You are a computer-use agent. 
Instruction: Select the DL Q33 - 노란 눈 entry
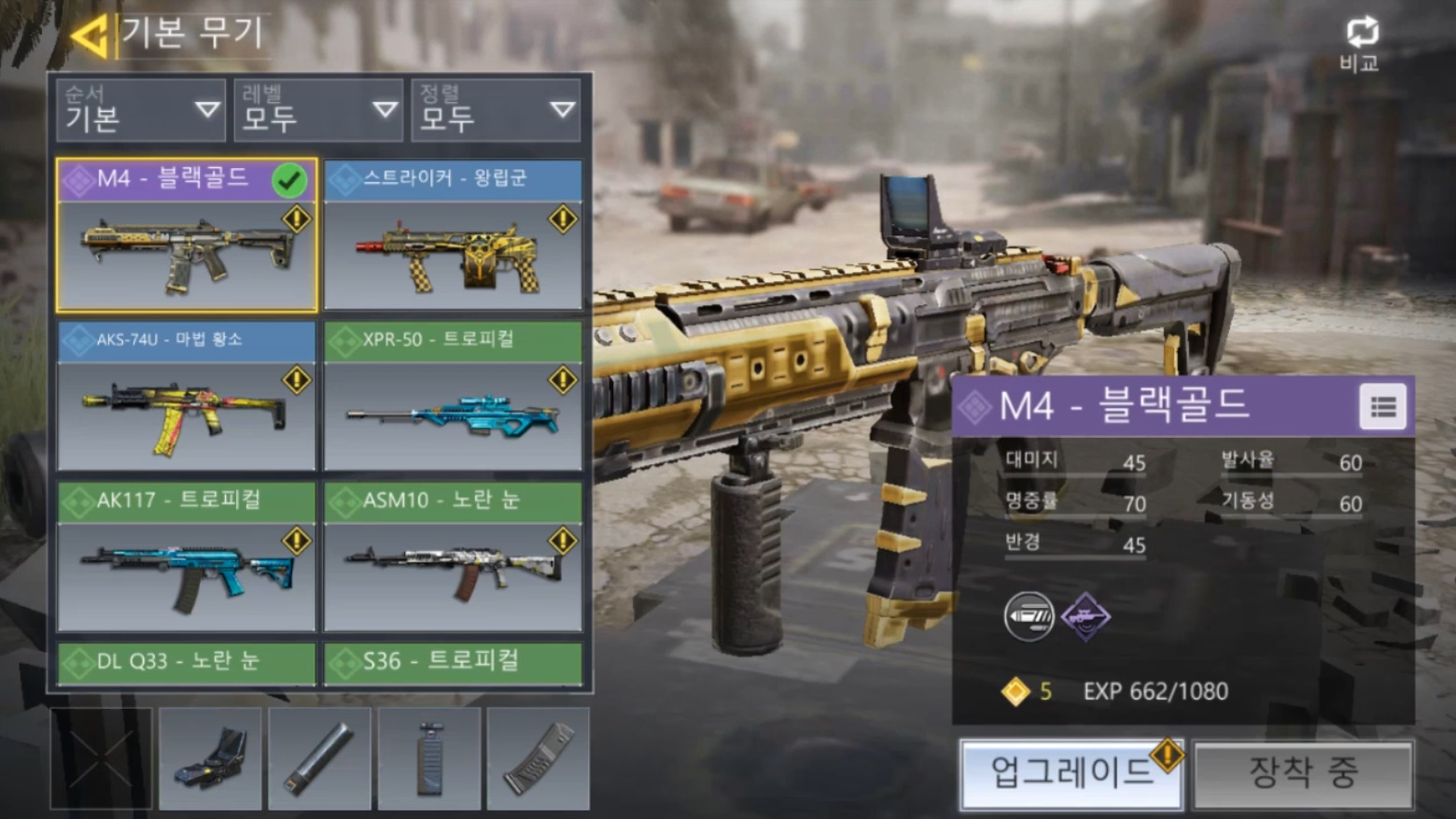(187, 662)
